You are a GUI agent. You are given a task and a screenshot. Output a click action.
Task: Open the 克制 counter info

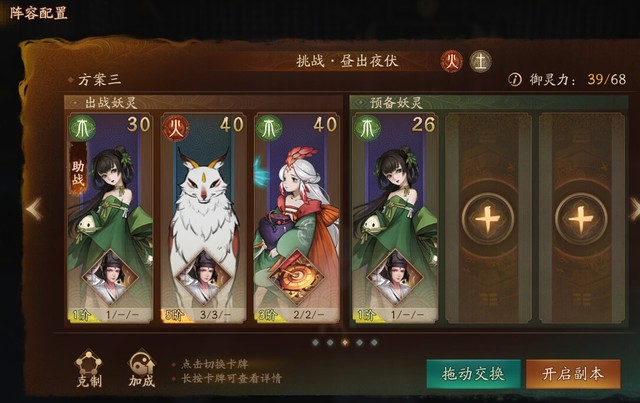click(x=90, y=365)
